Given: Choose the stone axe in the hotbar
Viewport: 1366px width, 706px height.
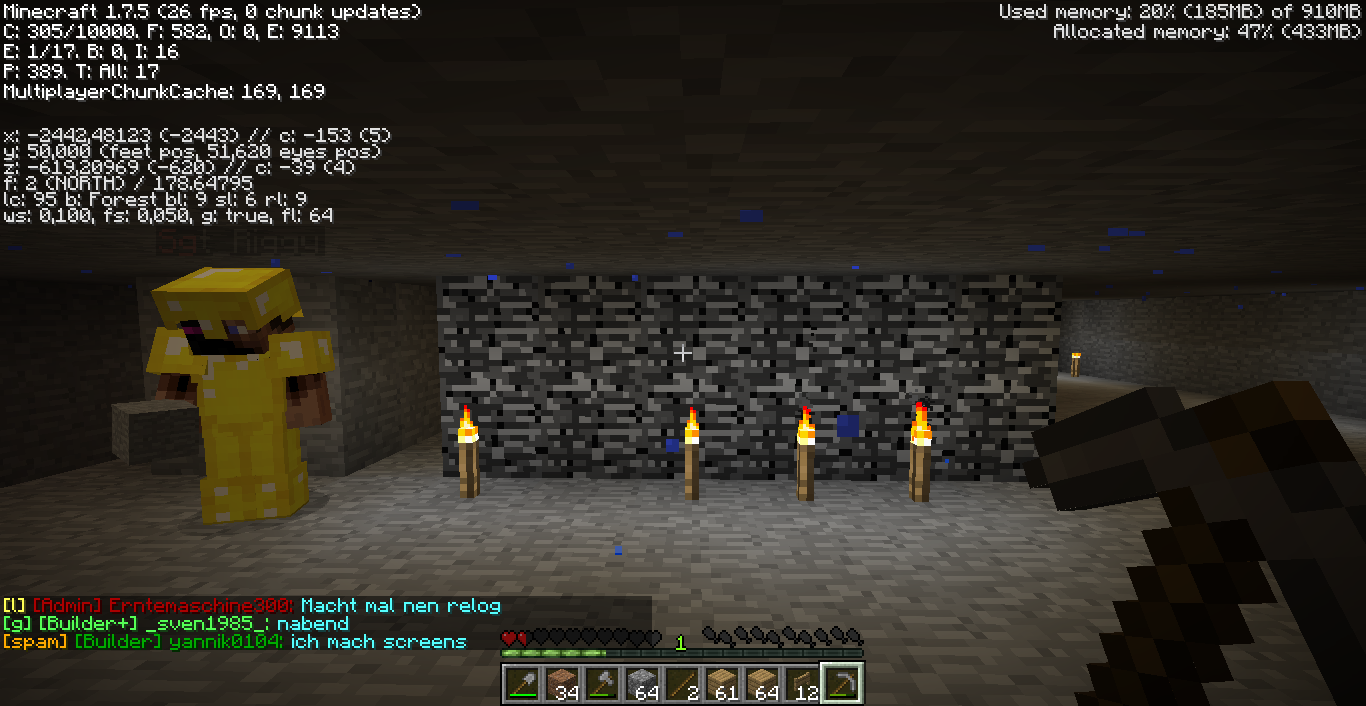Looking at the screenshot, I should pyautogui.click(x=602, y=684).
